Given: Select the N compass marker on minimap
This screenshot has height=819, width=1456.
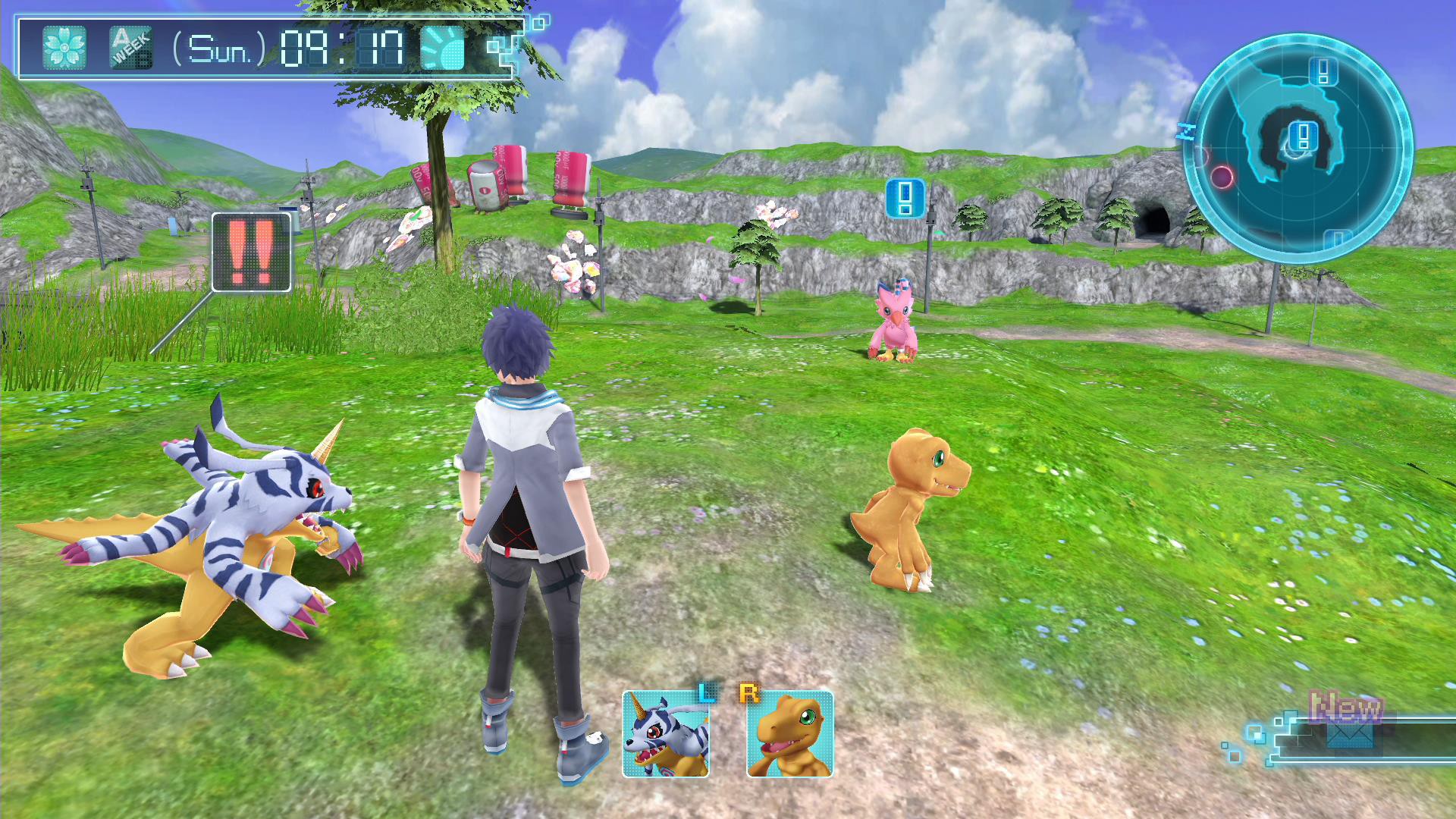Looking at the screenshot, I should point(1185,131).
